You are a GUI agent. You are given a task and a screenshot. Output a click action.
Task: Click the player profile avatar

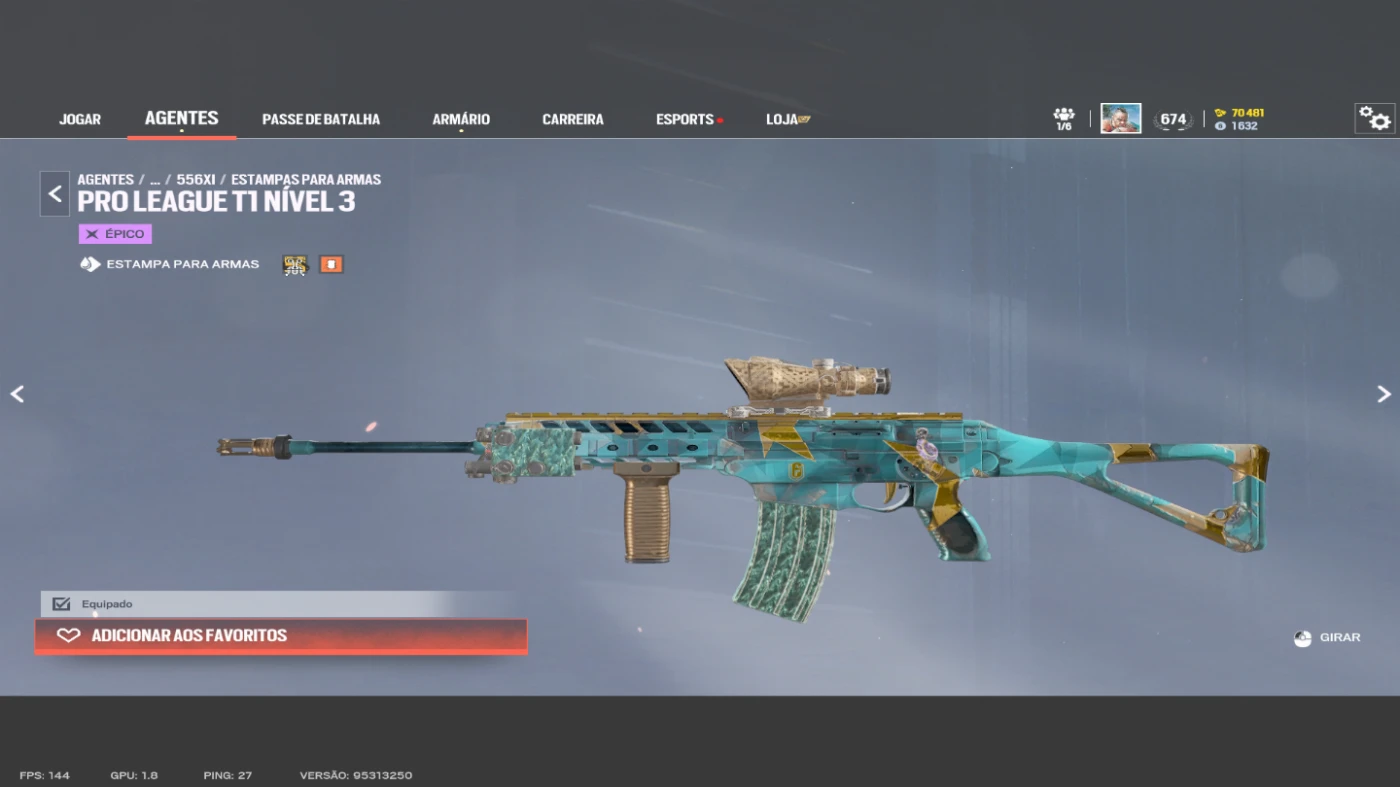pyautogui.click(x=1120, y=118)
